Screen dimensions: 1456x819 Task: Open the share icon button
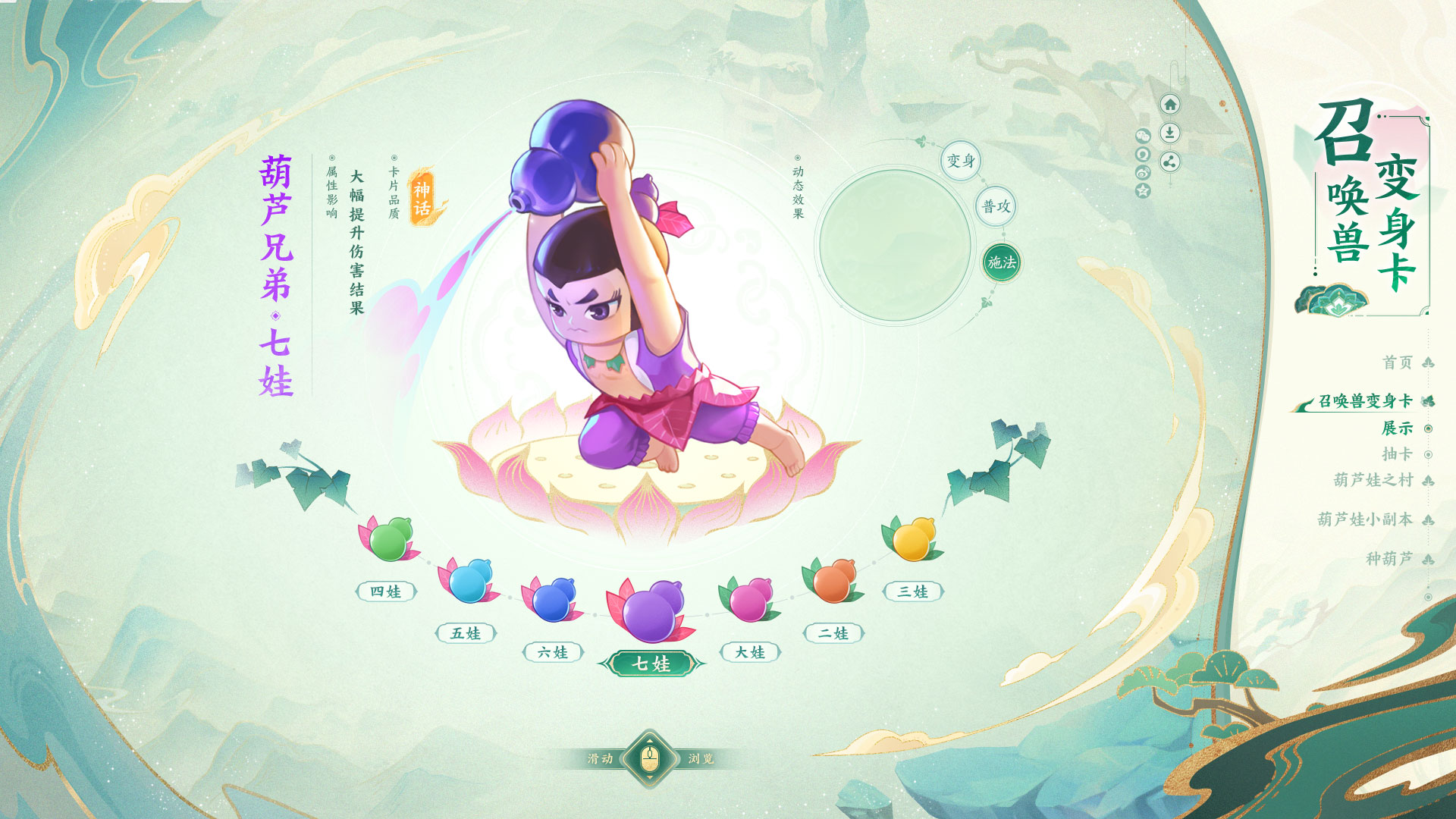pyautogui.click(x=1170, y=162)
